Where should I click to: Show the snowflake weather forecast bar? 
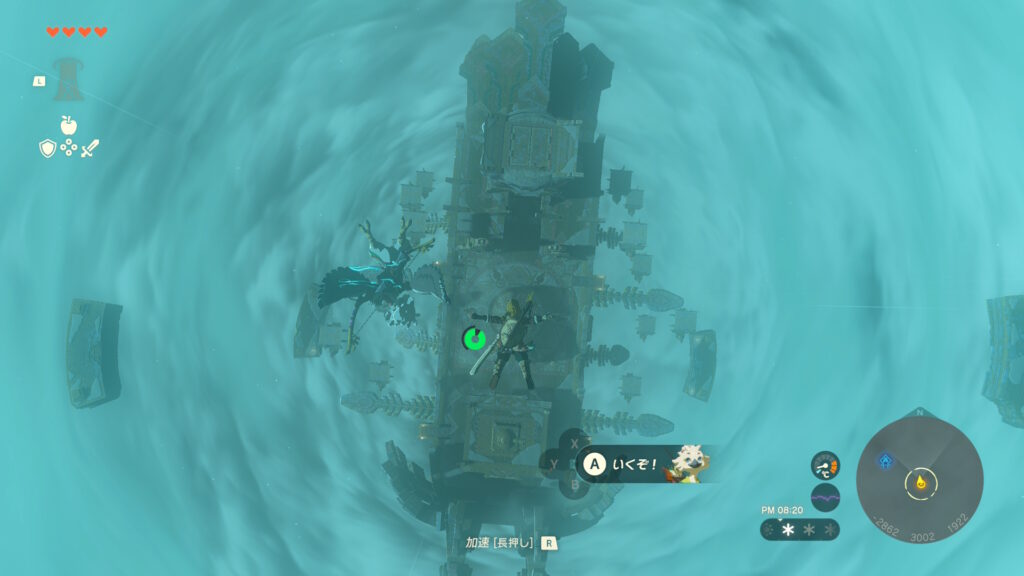pyautogui.click(x=800, y=529)
